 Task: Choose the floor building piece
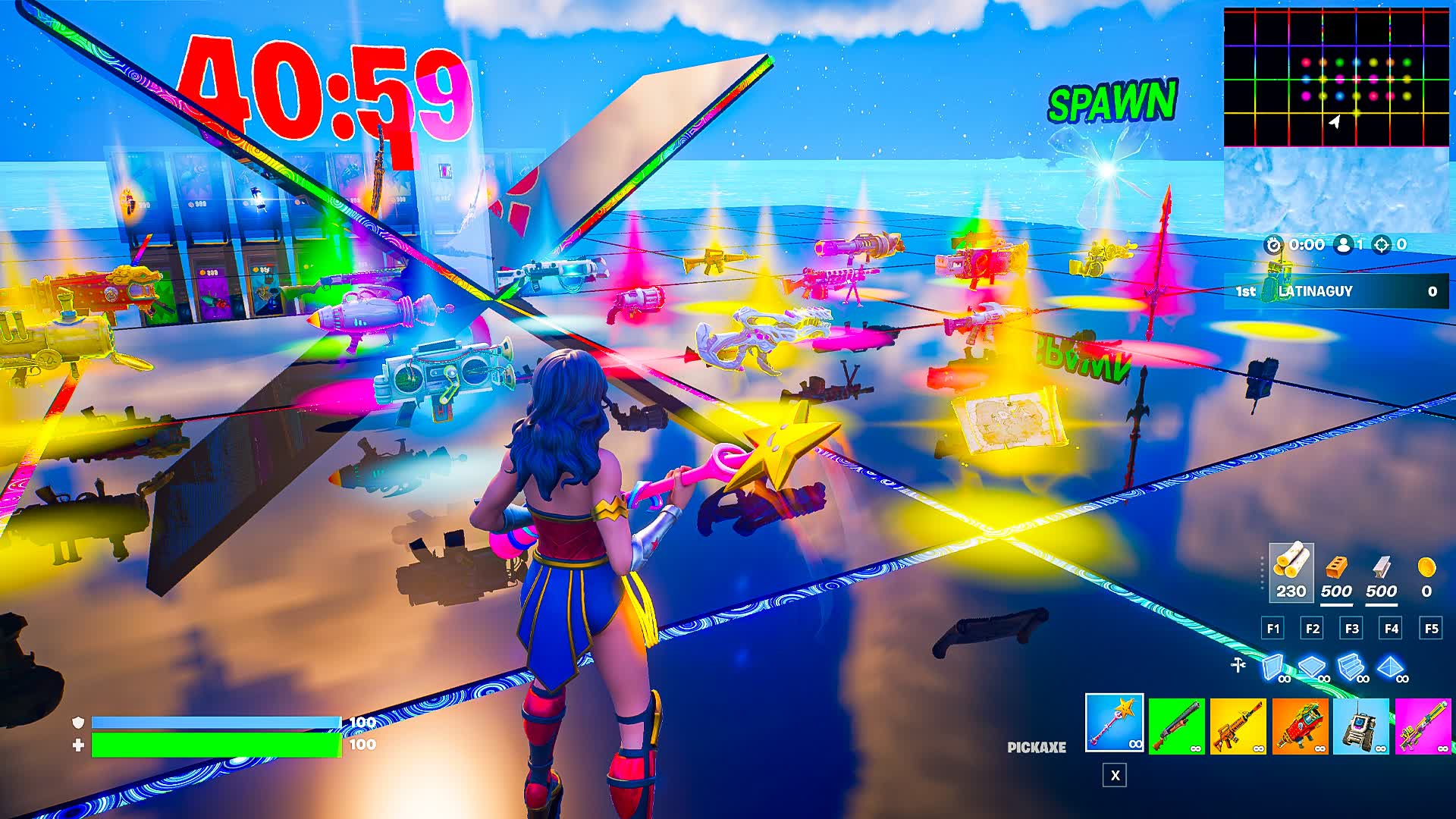click(x=1313, y=668)
